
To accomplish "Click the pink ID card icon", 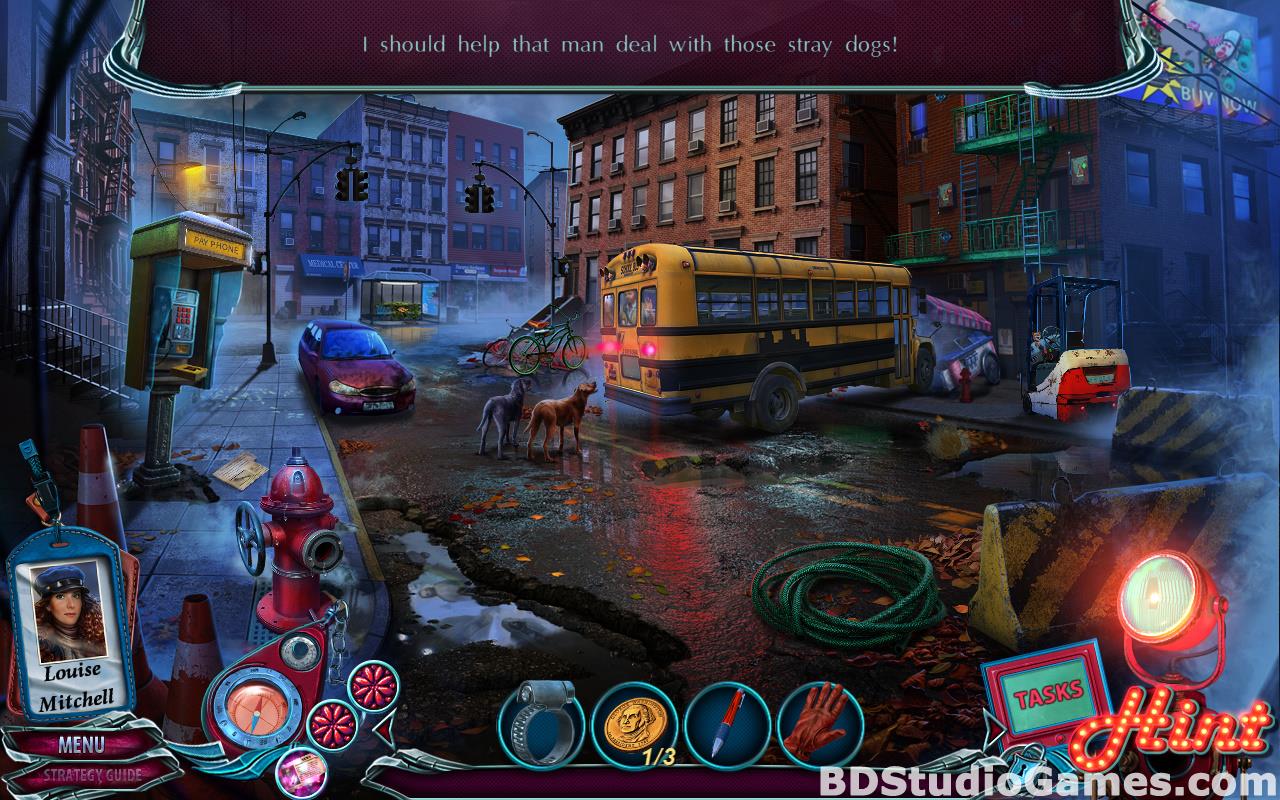I will point(298,771).
